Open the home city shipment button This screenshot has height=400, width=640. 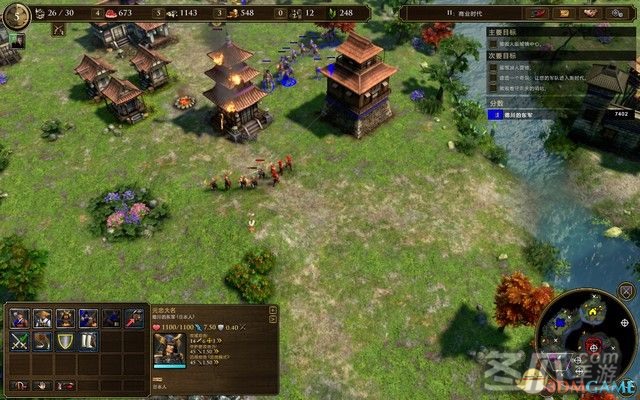click(16, 15)
